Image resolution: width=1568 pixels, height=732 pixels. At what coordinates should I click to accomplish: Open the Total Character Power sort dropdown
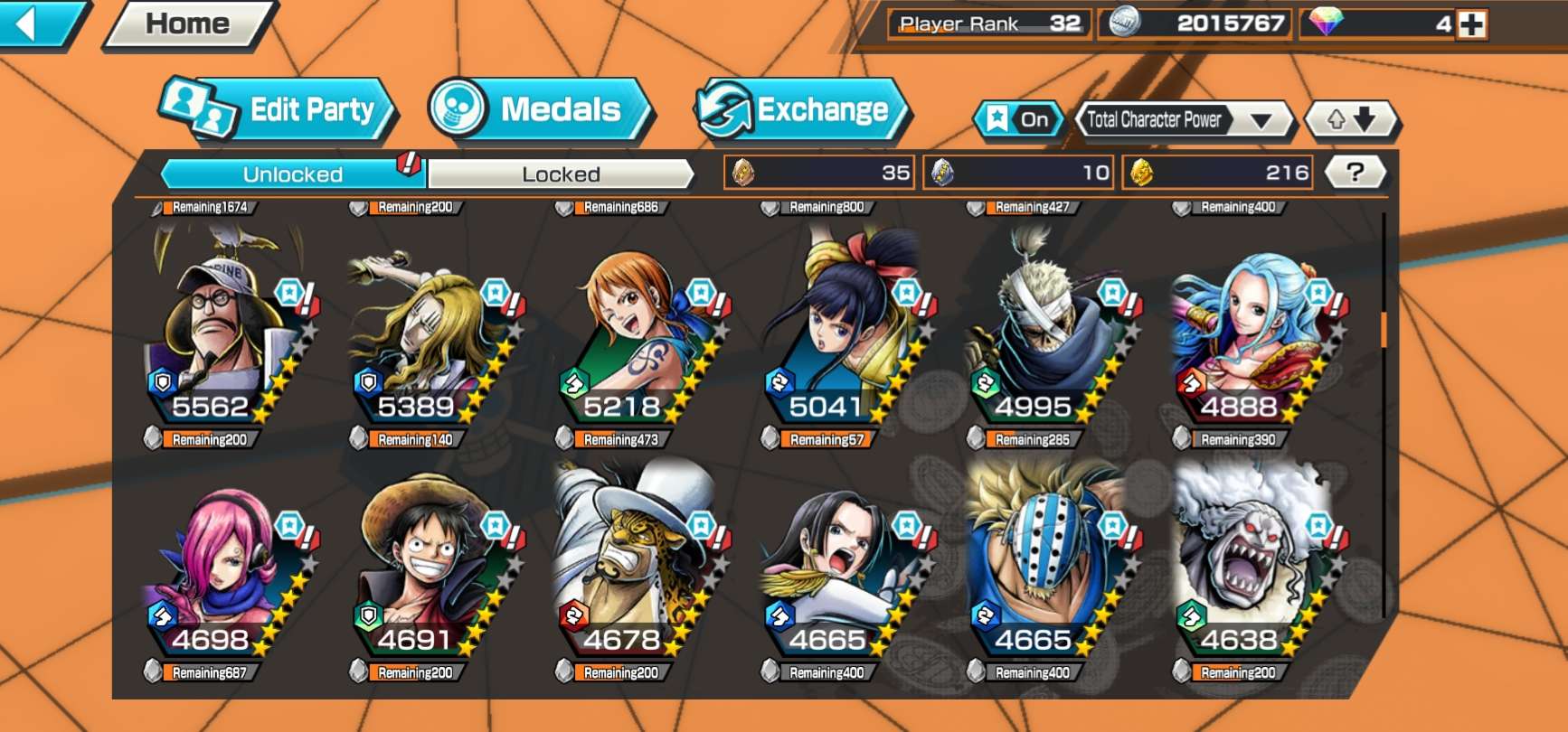[1181, 119]
